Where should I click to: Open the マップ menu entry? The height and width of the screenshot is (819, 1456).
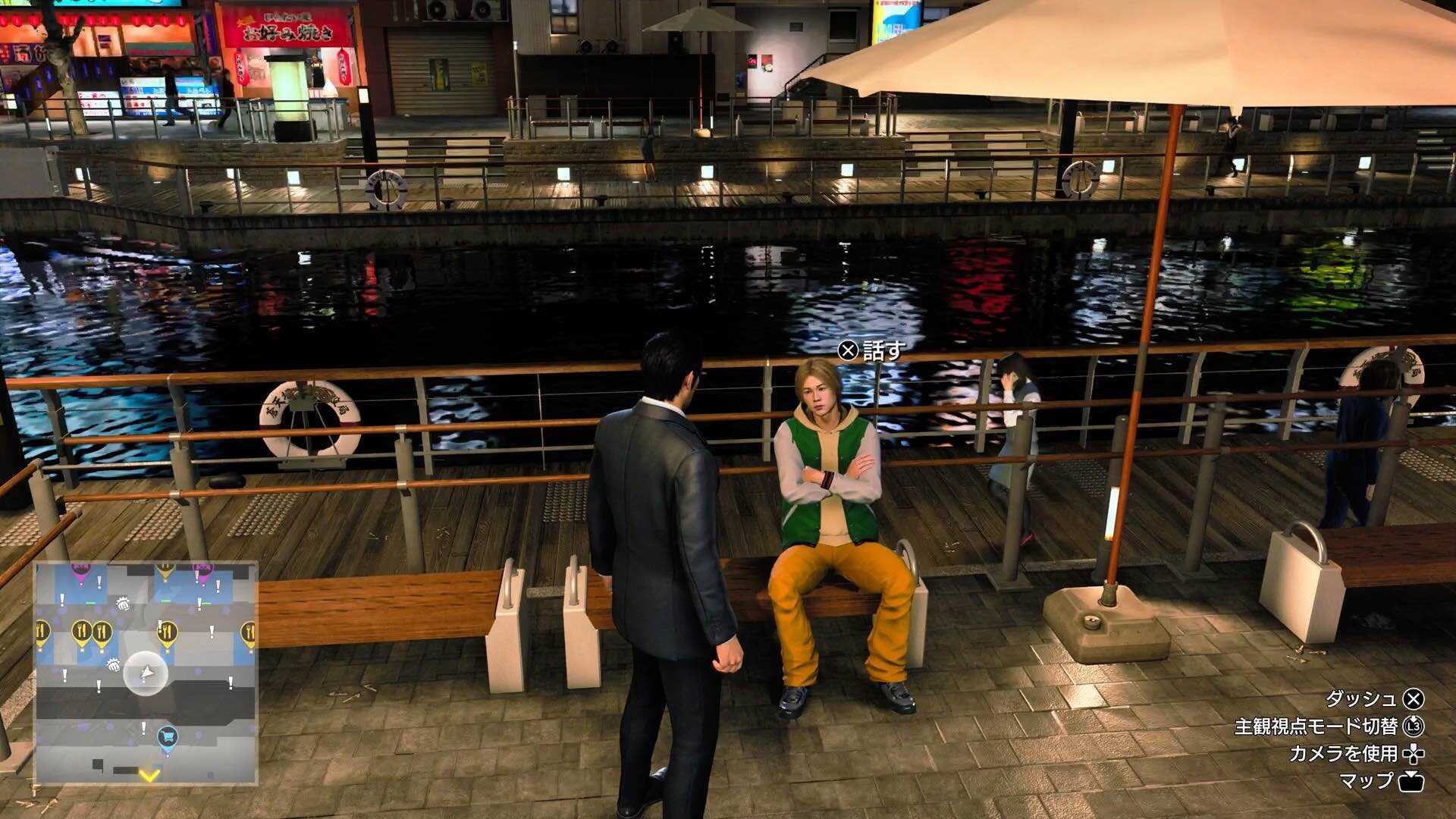(x=1367, y=781)
